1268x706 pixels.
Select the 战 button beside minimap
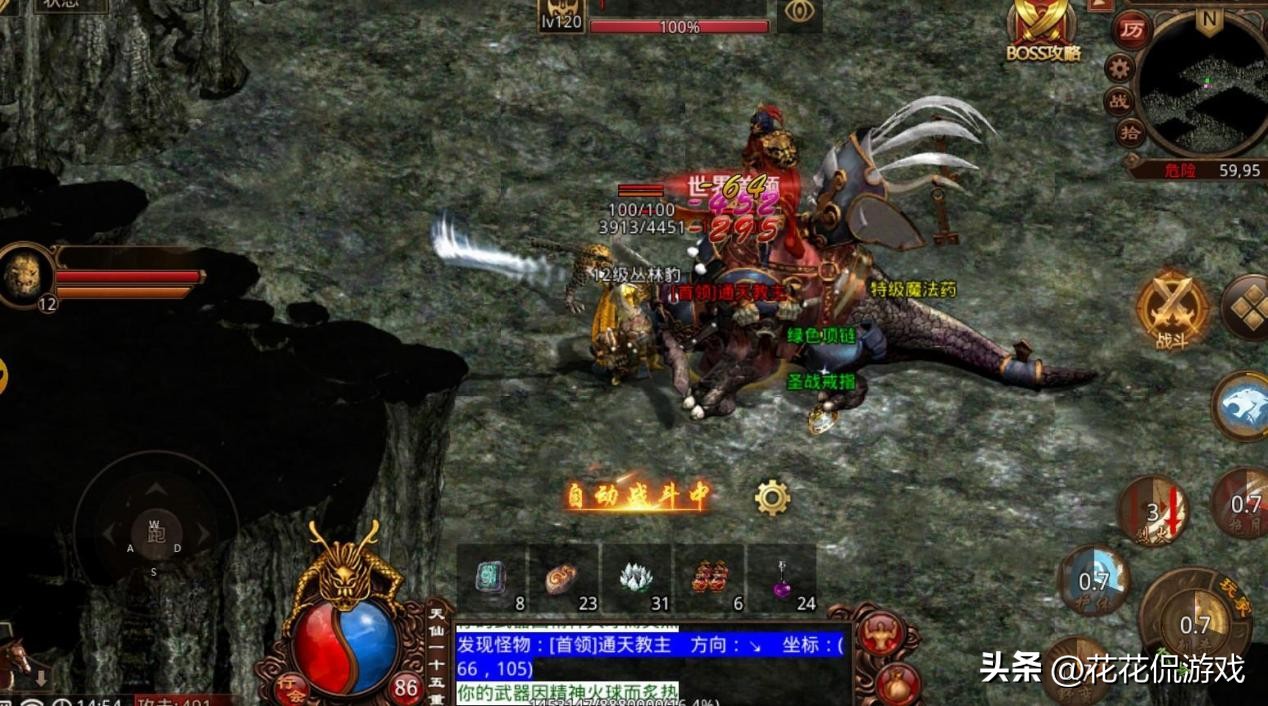(1118, 101)
